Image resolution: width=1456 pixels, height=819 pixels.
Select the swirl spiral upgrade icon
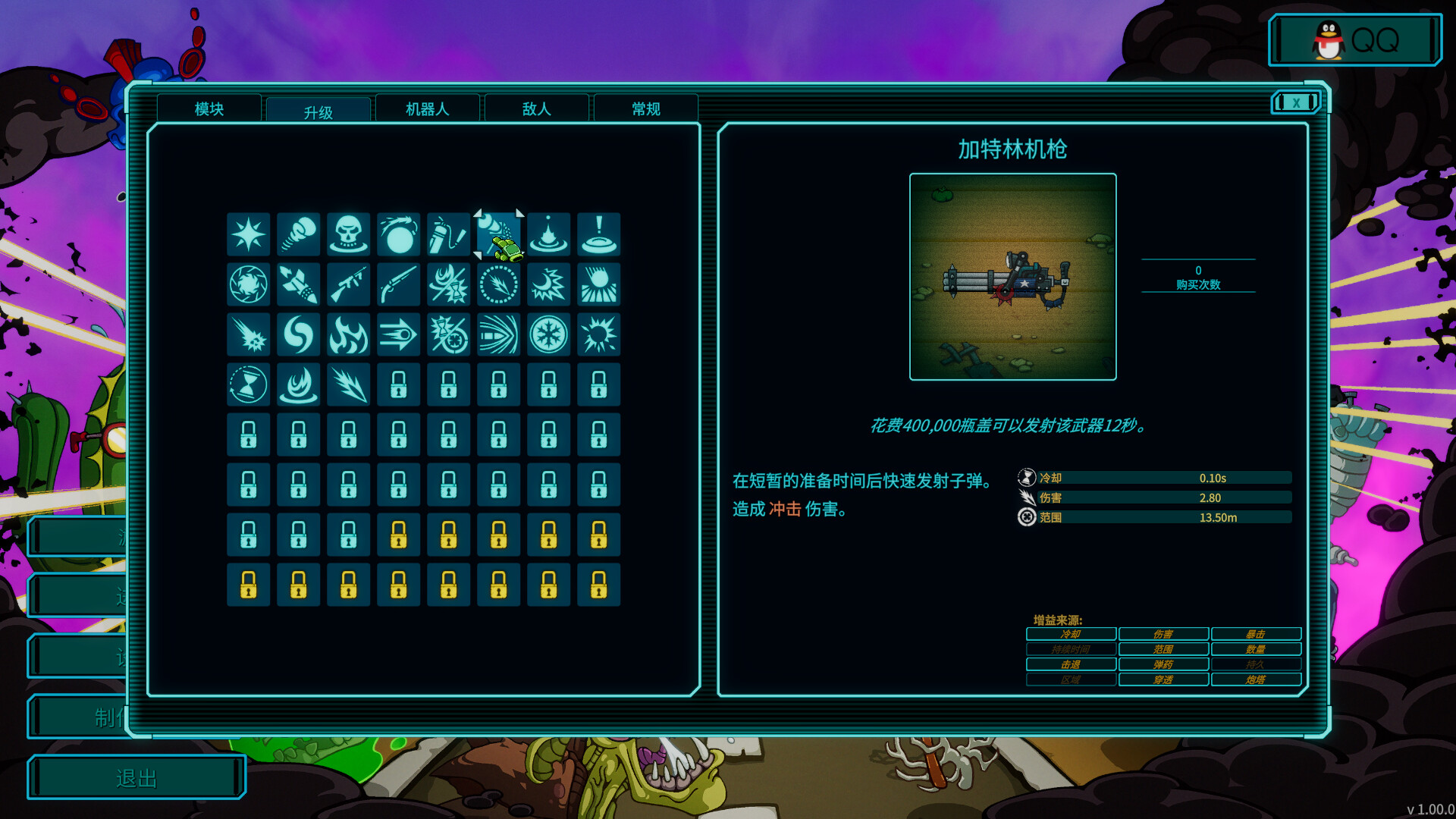click(x=298, y=334)
